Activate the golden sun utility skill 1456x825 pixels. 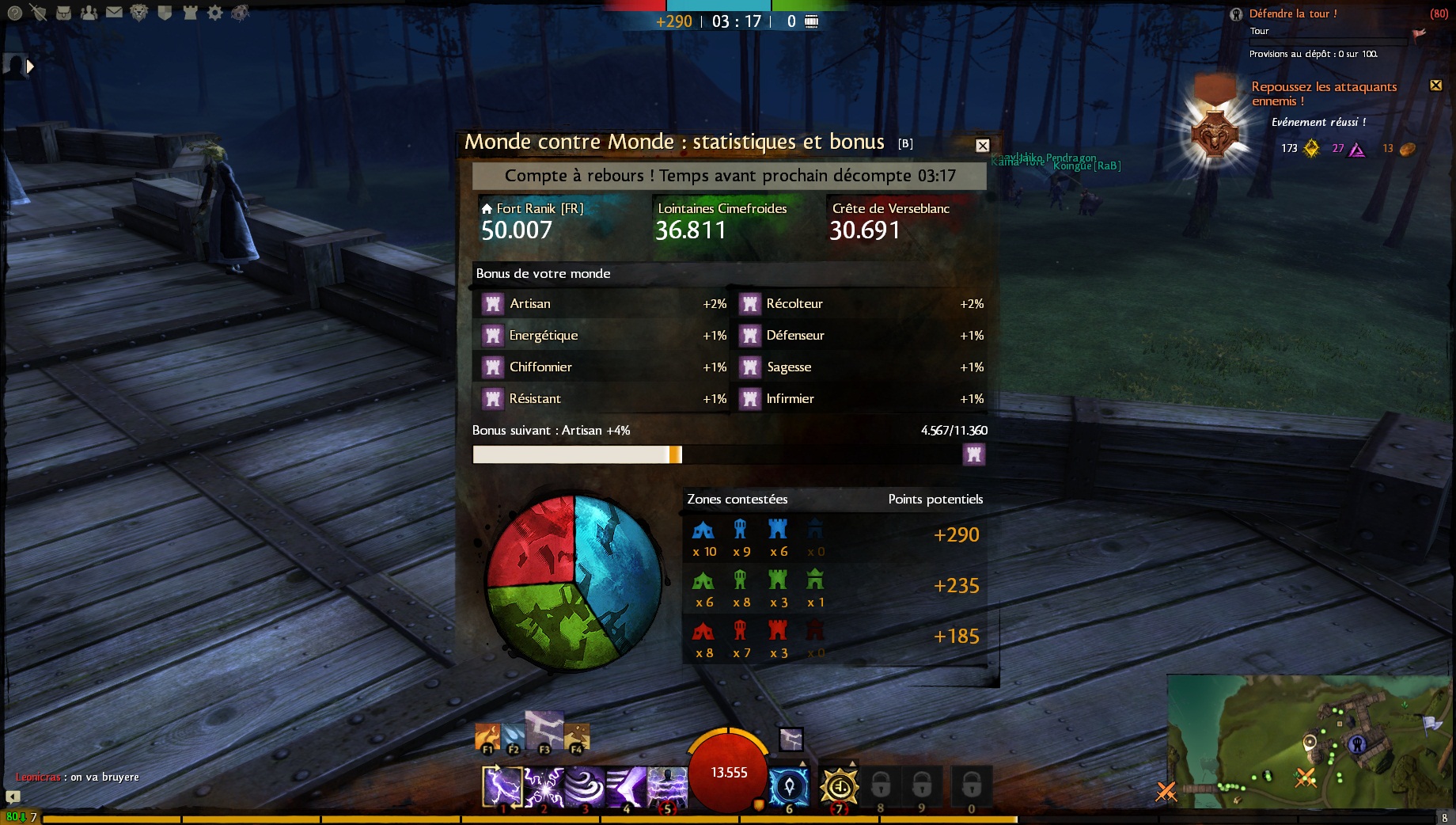point(839,787)
